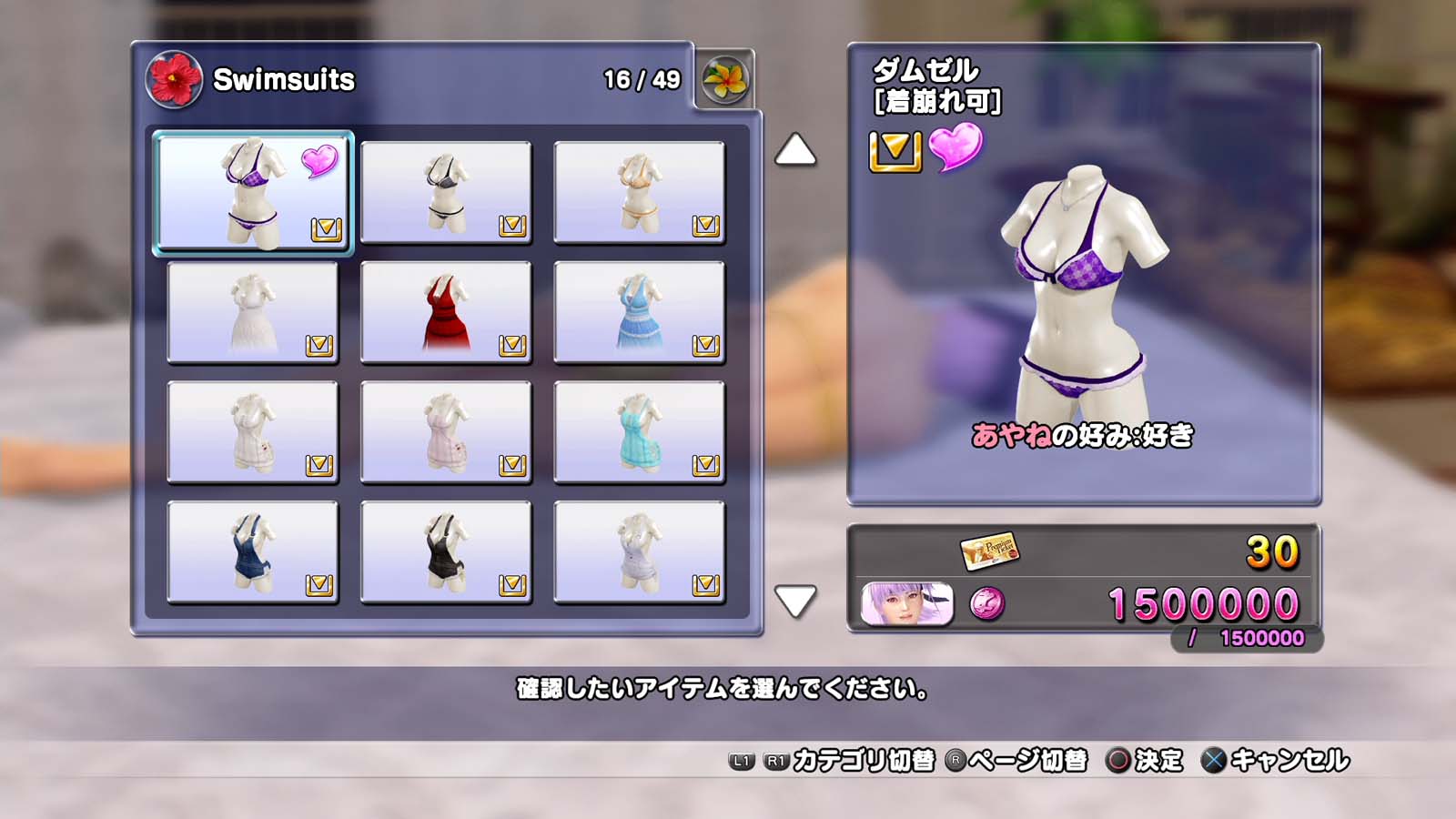Select the white dress swimsuit tile

(x=253, y=313)
